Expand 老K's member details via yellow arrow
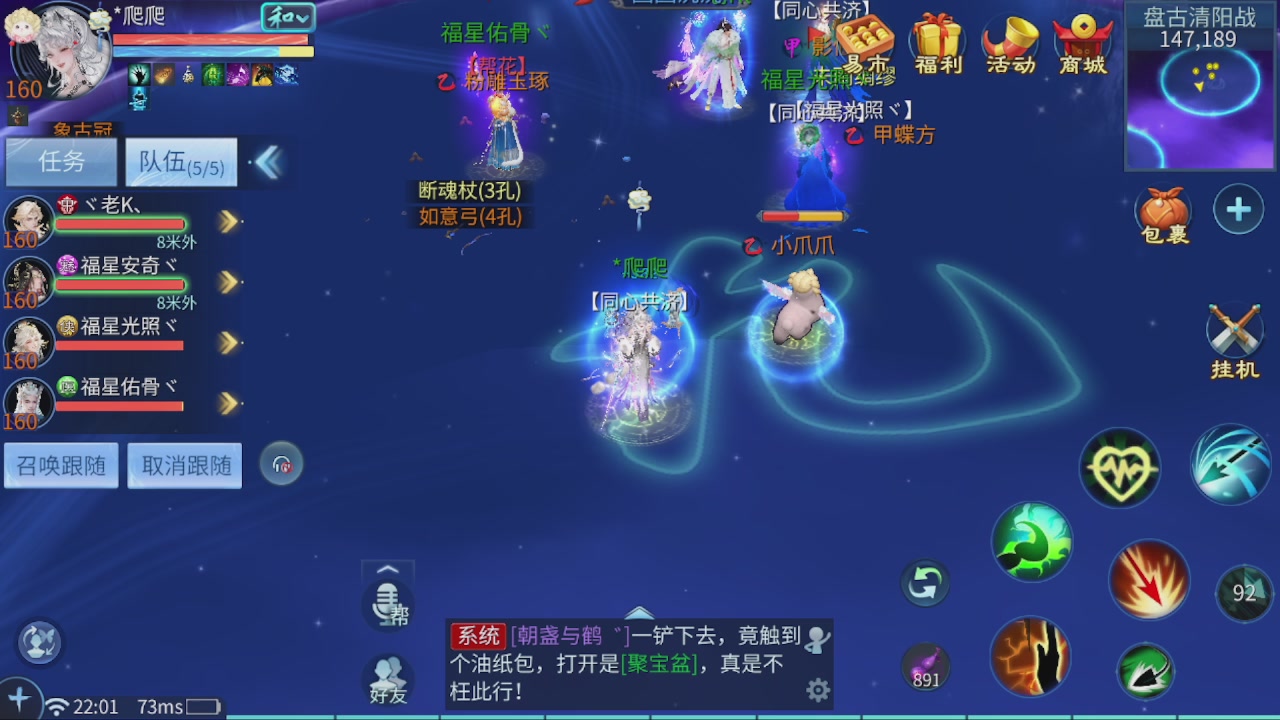This screenshot has width=1280, height=720. 228,222
